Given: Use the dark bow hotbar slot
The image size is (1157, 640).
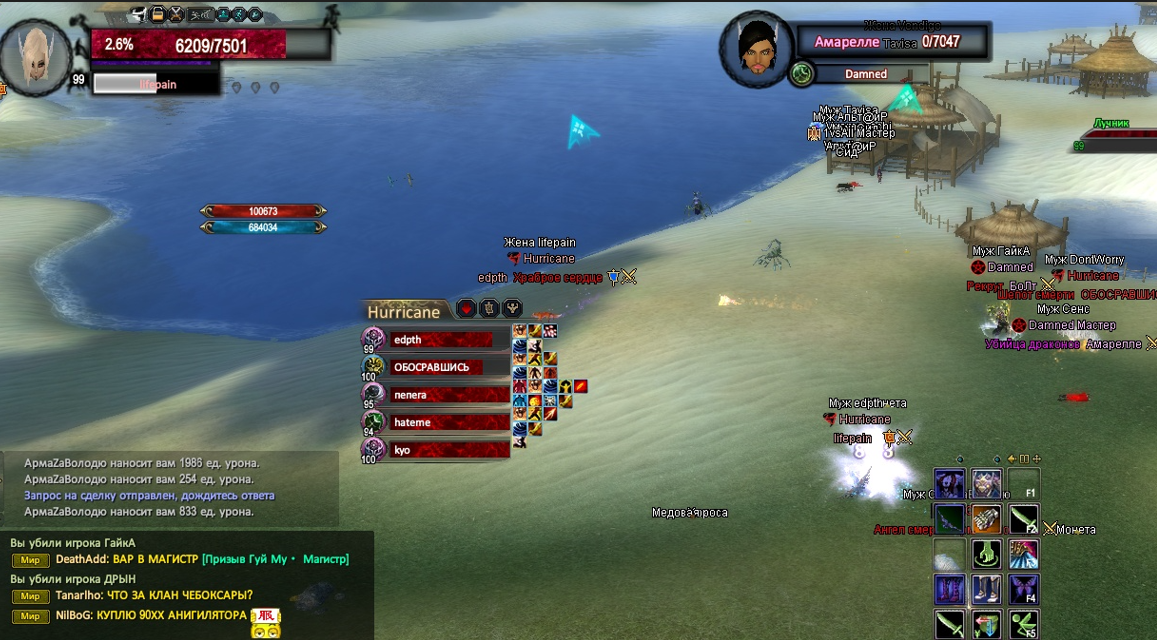Looking at the screenshot, I should pyautogui.click(x=950, y=519).
